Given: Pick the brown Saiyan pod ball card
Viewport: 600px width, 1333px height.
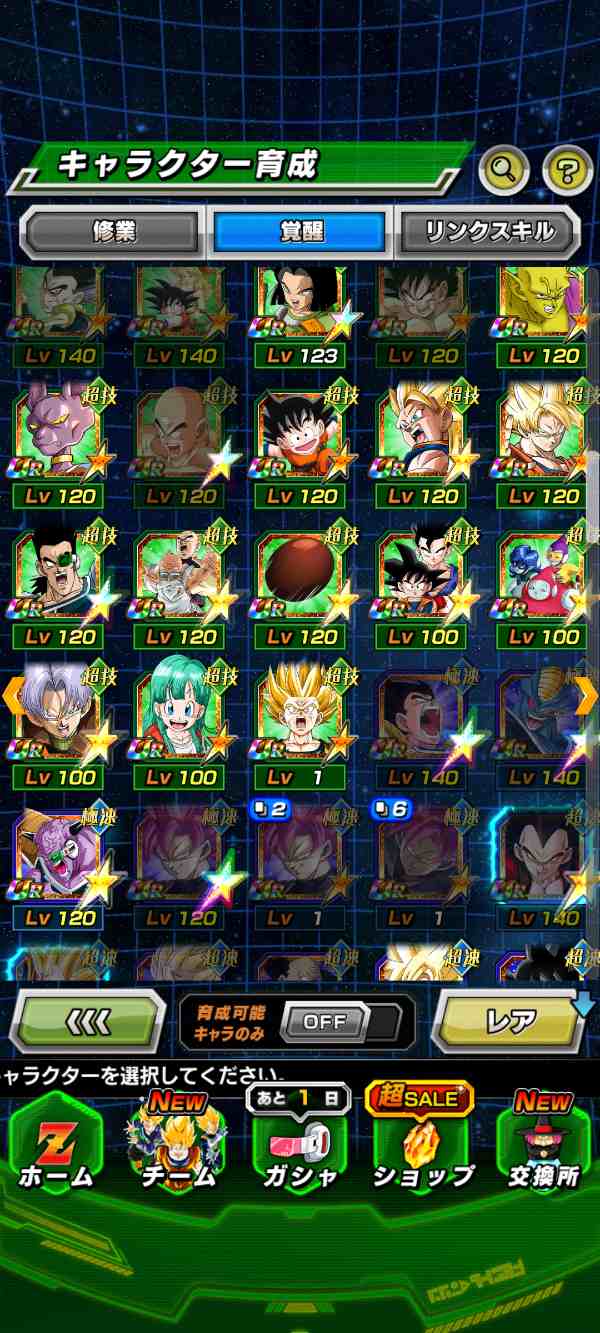Looking at the screenshot, I should (x=300, y=580).
